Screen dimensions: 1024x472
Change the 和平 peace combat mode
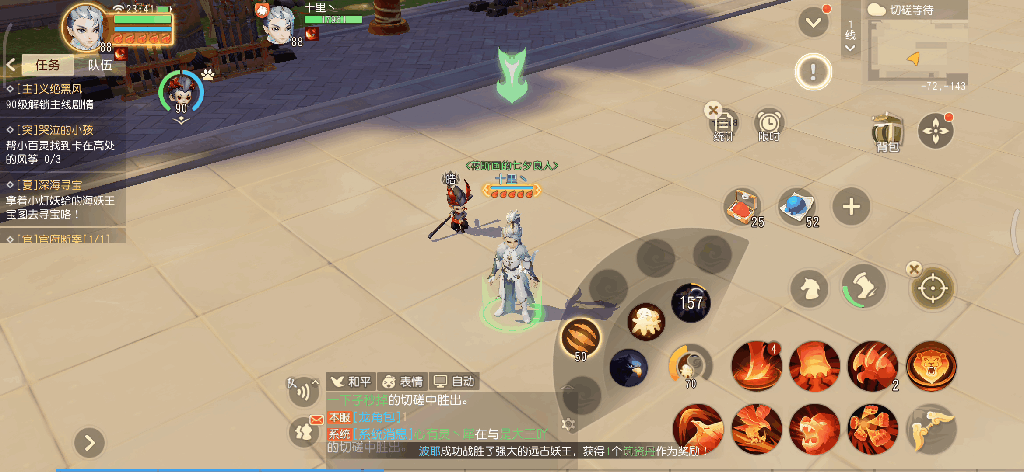coord(351,381)
